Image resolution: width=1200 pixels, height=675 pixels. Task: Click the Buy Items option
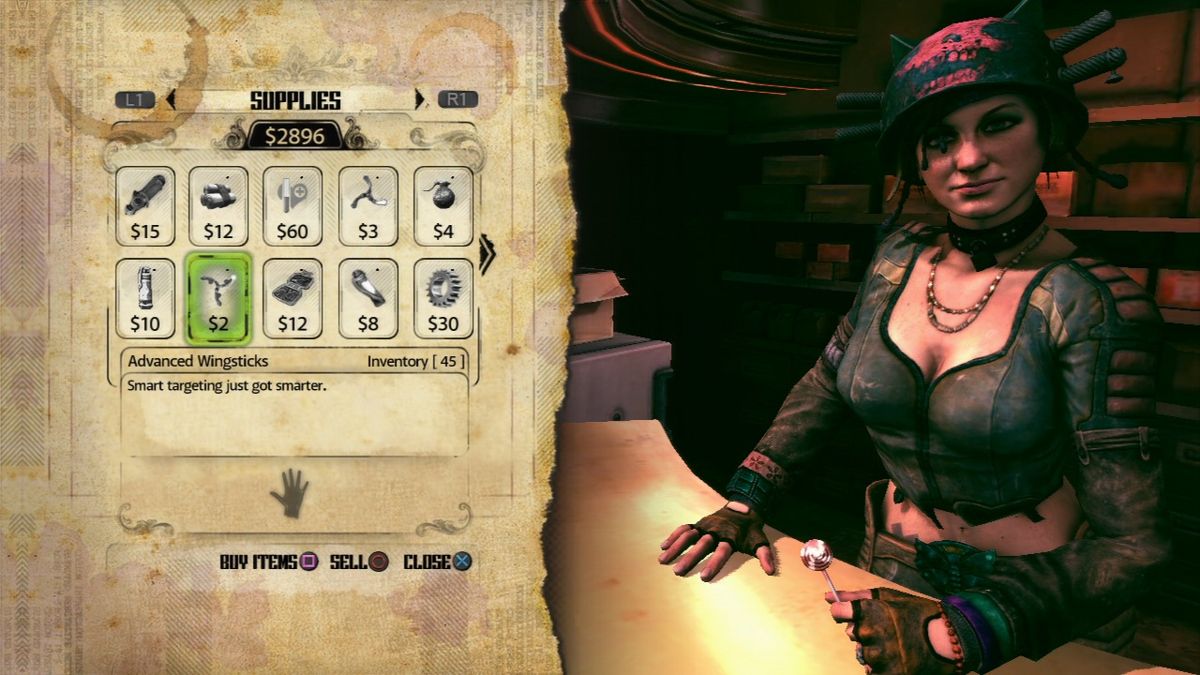point(268,562)
